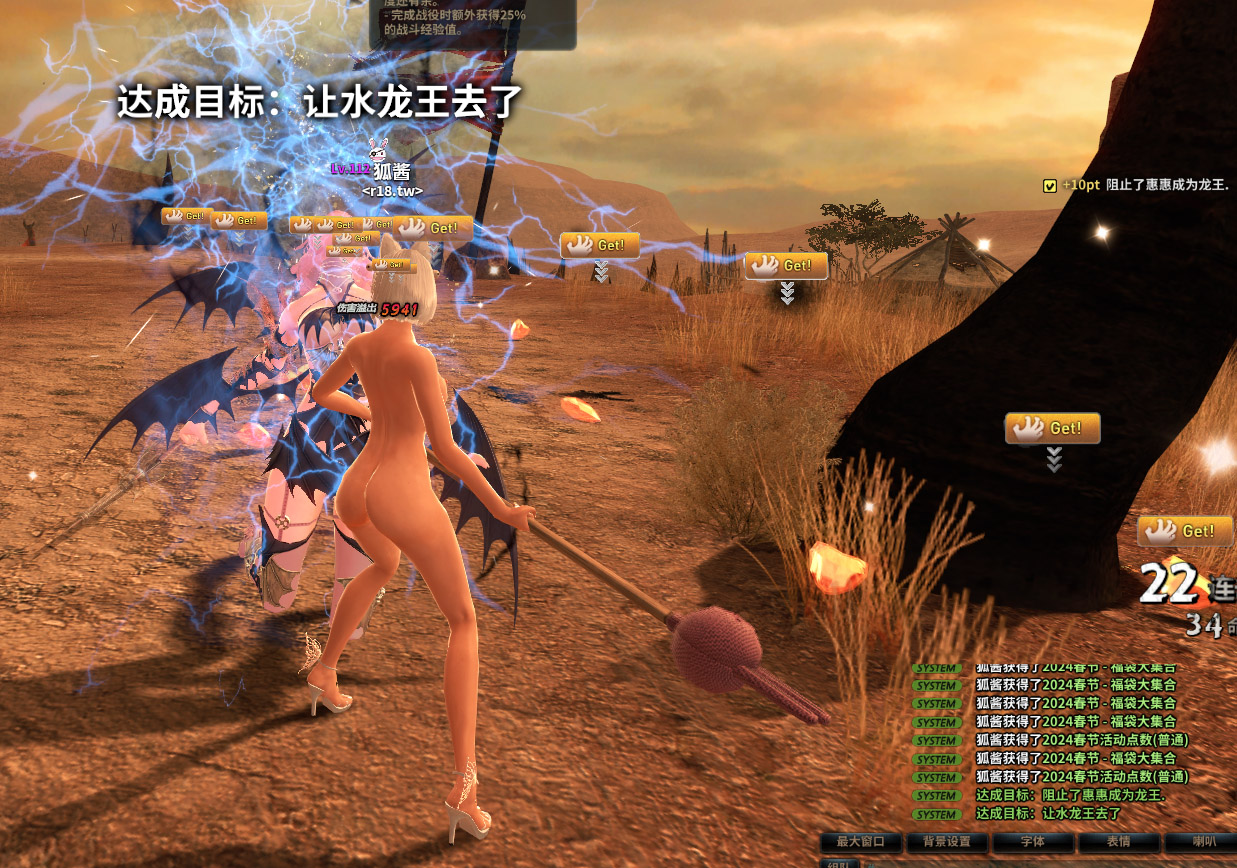Open 背景设置 for the chat window
Image resolution: width=1237 pixels, height=868 pixels.
click(x=946, y=842)
